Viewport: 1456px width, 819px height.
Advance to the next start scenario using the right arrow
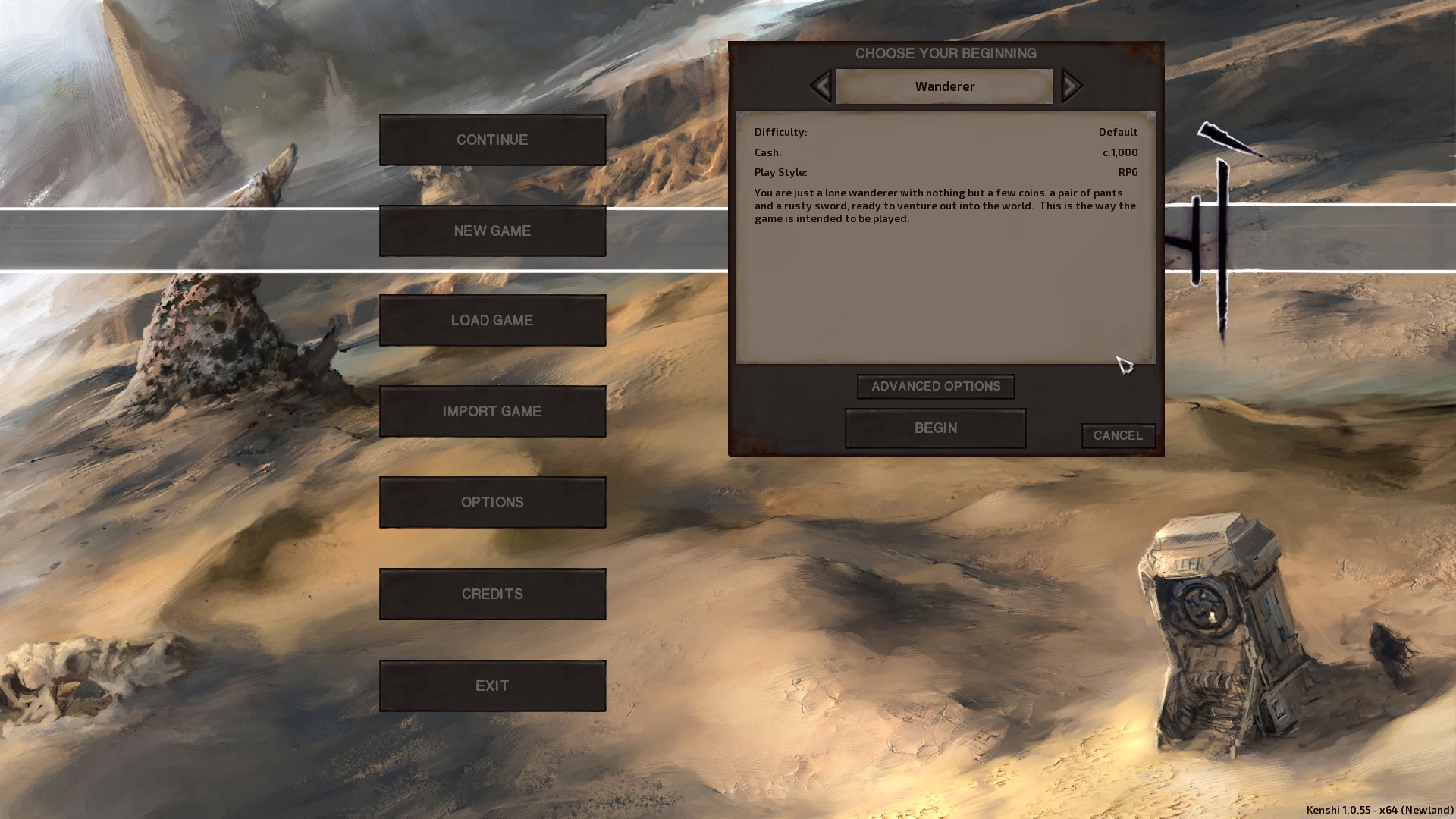tap(1071, 86)
